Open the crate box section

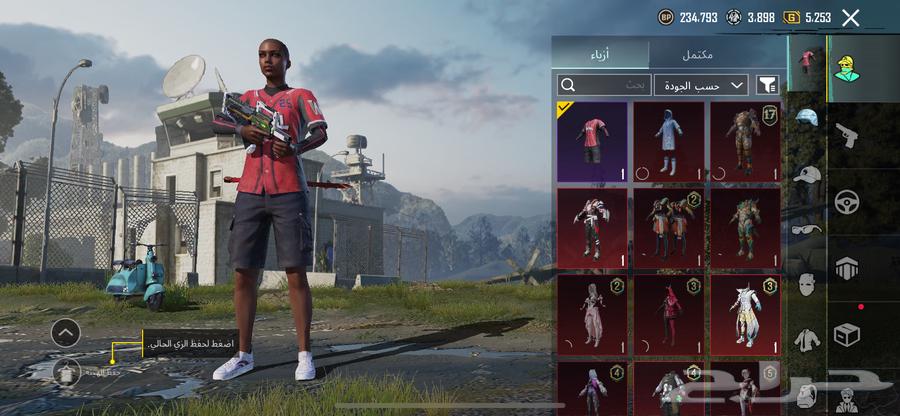847,335
